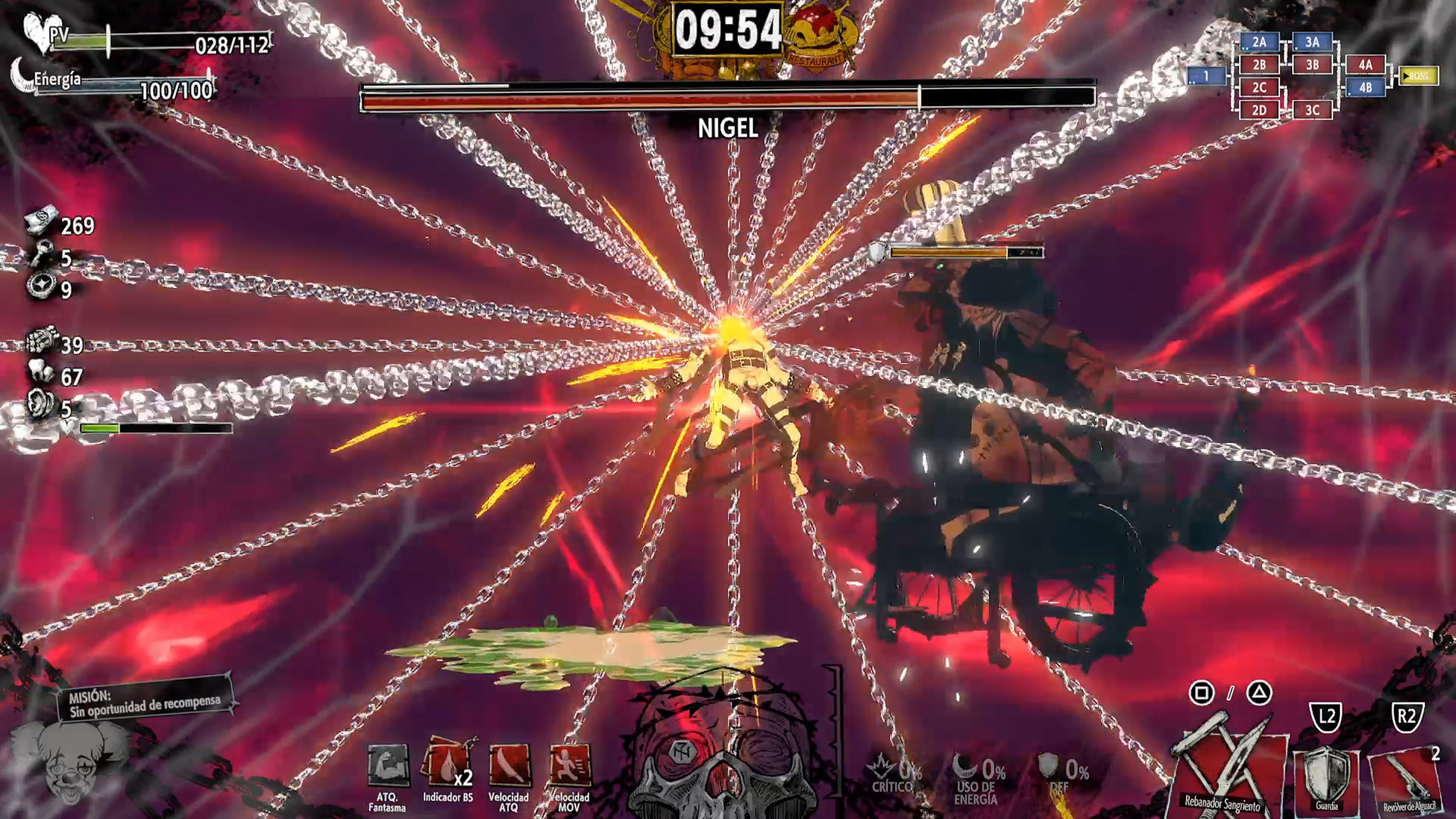Screen dimensions: 1456x819
Task: Click the yellow BOSS node on map
Action: tap(1418, 76)
